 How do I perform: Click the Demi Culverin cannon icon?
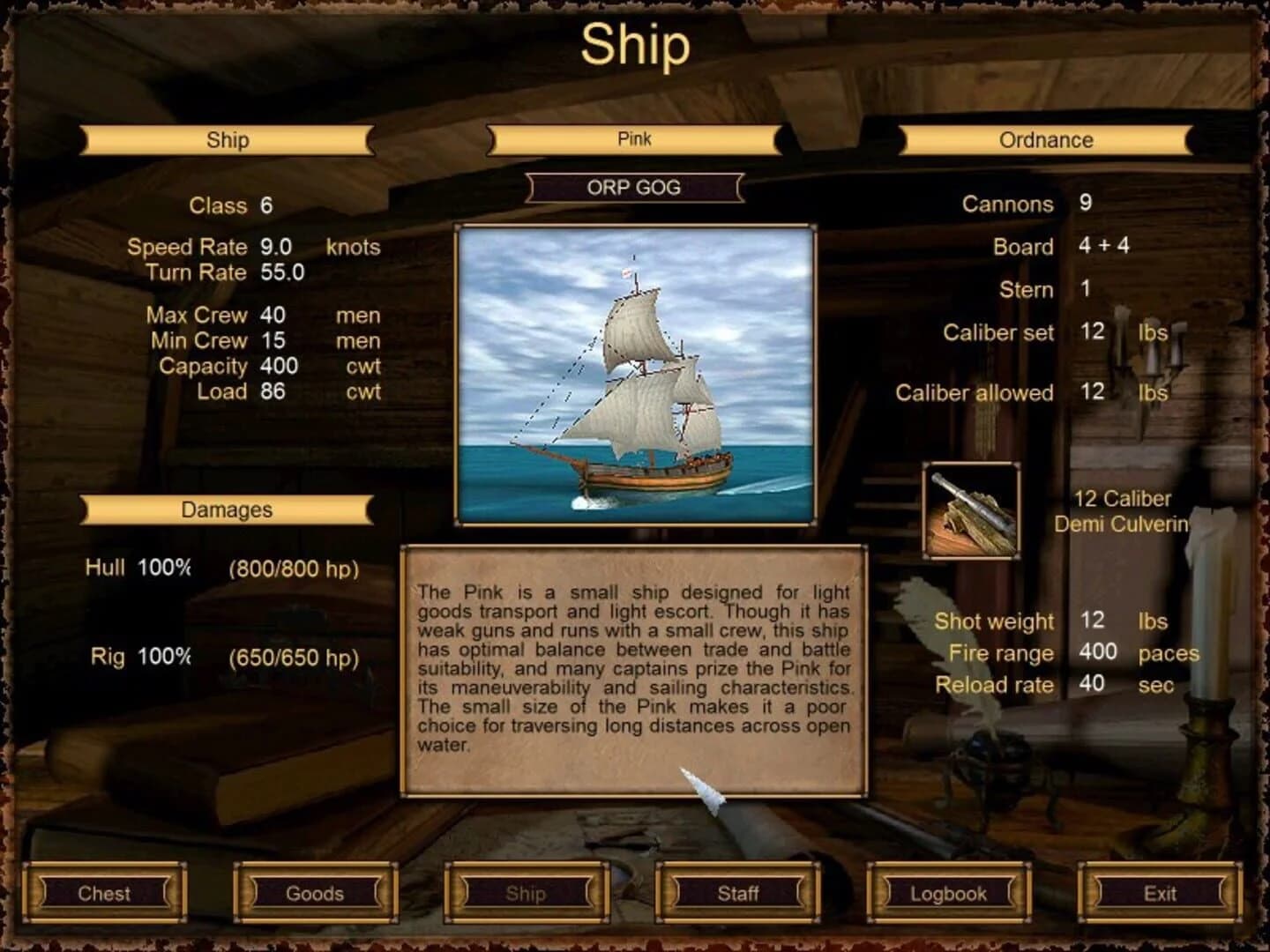tap(968, 511)
